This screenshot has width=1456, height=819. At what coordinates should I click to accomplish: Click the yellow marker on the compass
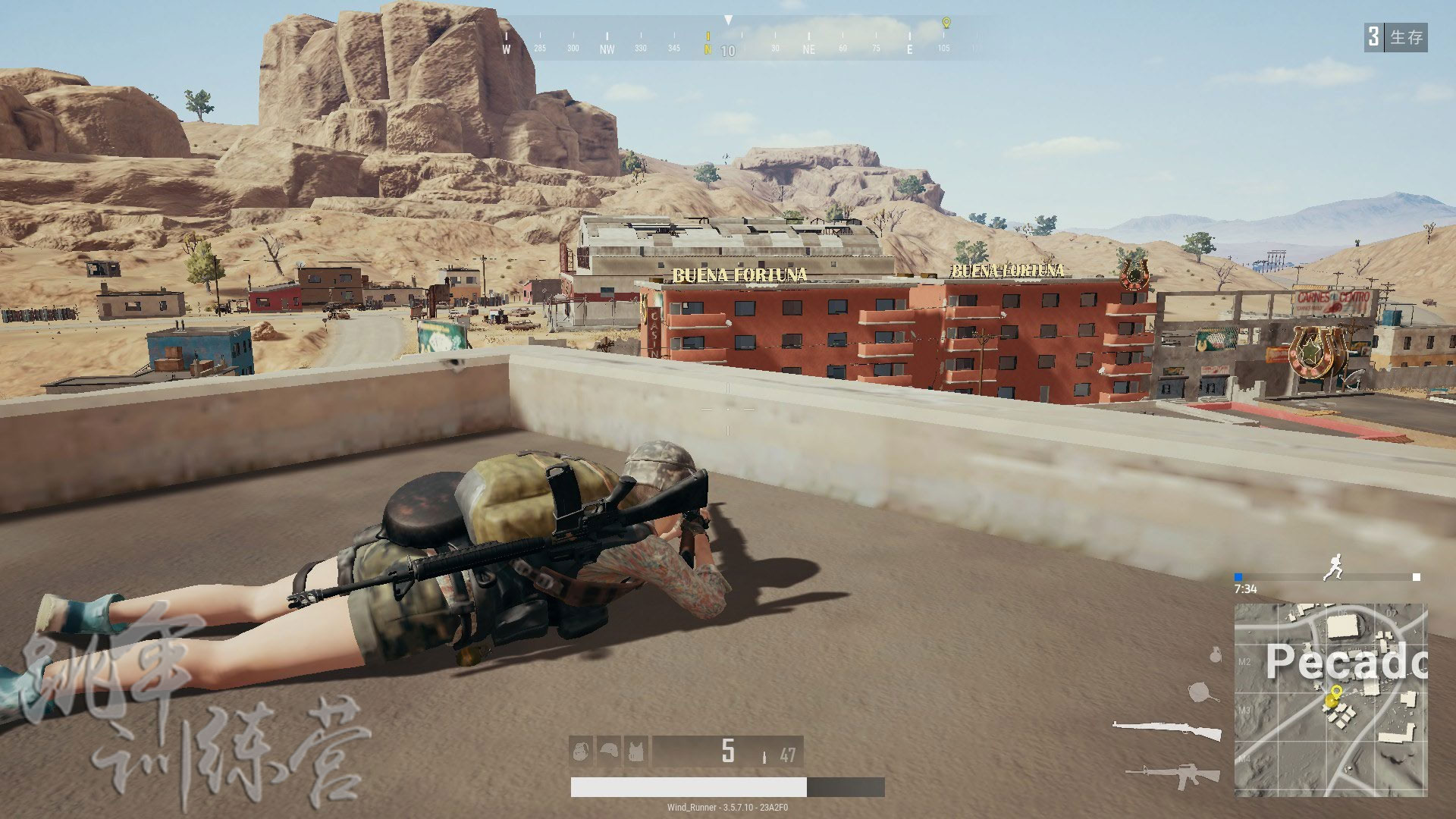coord(946,23)
